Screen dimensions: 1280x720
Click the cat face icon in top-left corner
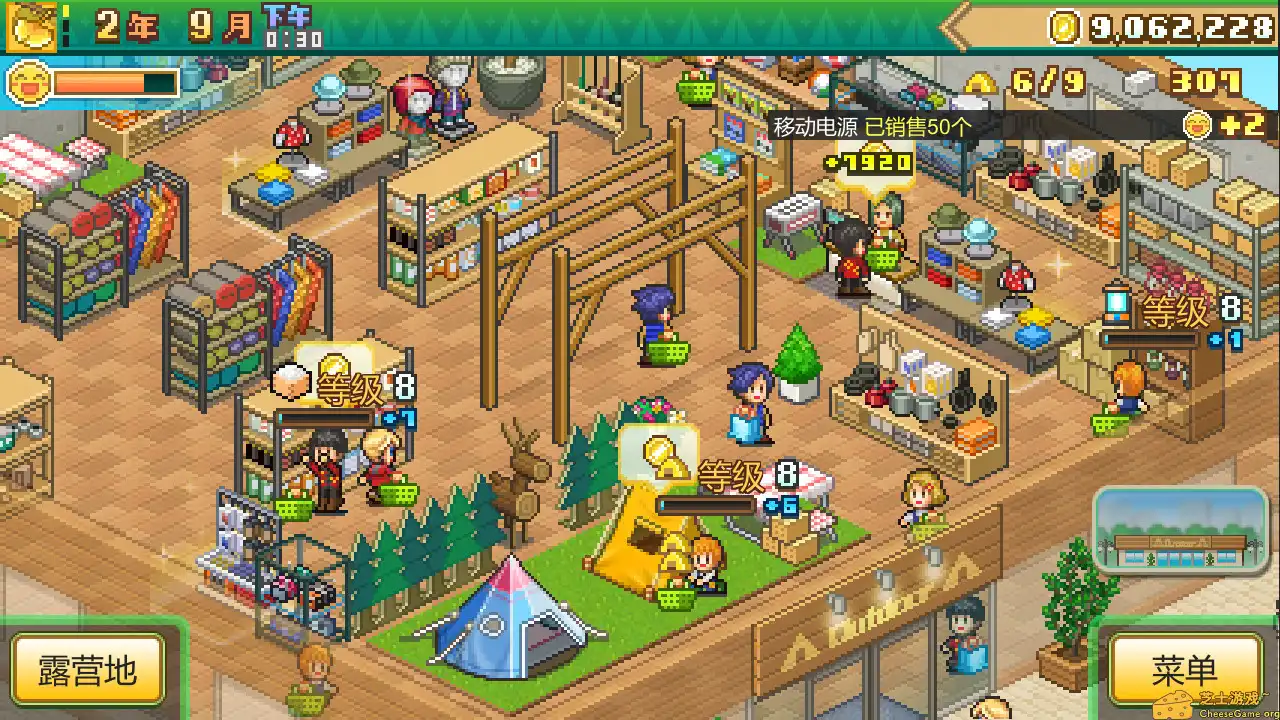pyautogui.click(x=30, y=25)
